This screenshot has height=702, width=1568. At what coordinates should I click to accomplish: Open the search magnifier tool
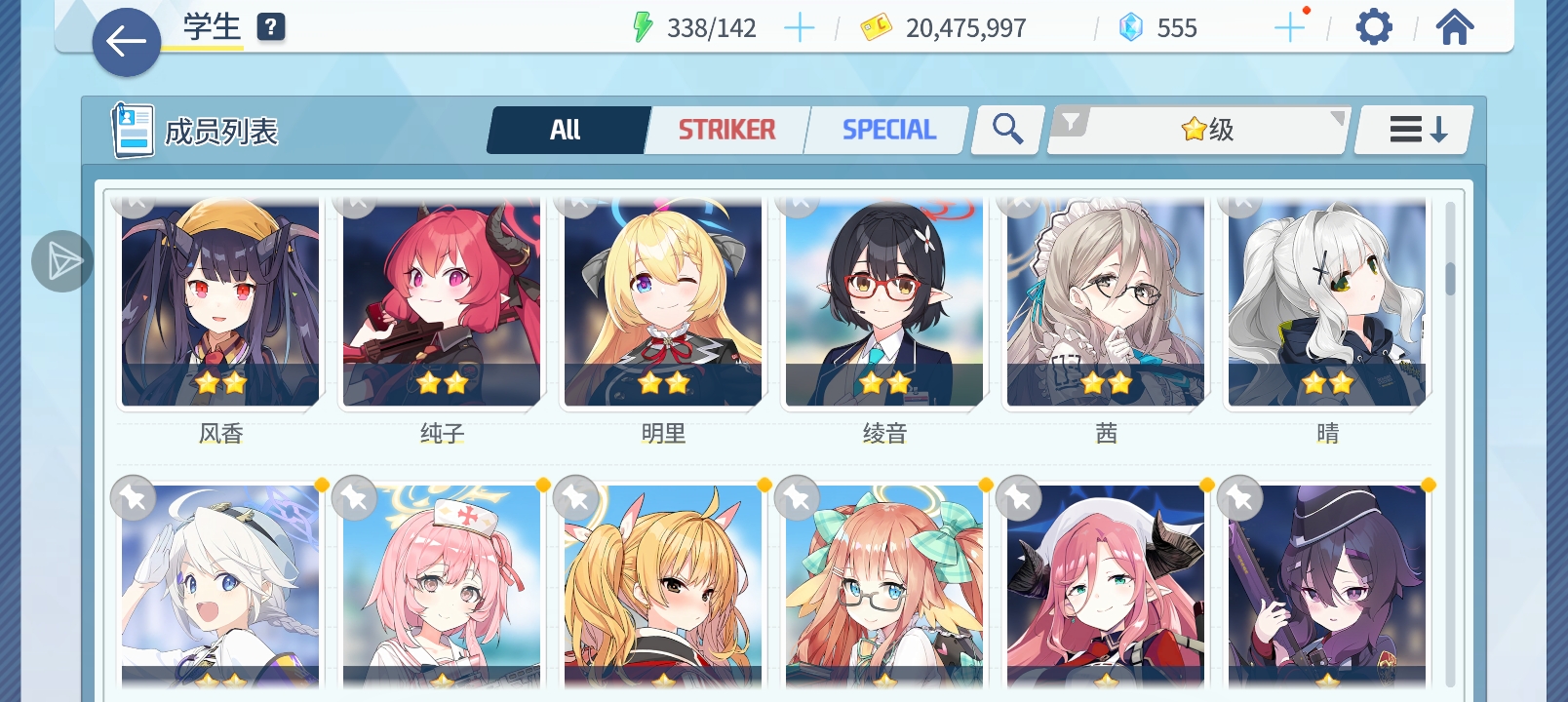[x=1006, y=128]
